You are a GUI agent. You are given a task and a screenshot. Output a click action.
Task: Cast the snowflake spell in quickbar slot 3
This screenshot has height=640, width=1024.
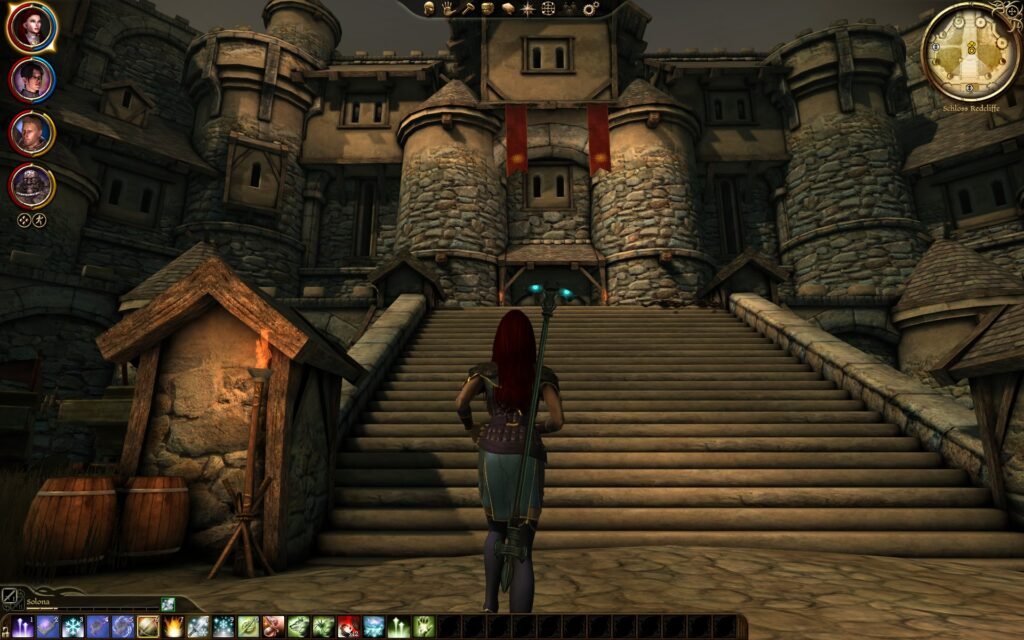coord(73,627)
